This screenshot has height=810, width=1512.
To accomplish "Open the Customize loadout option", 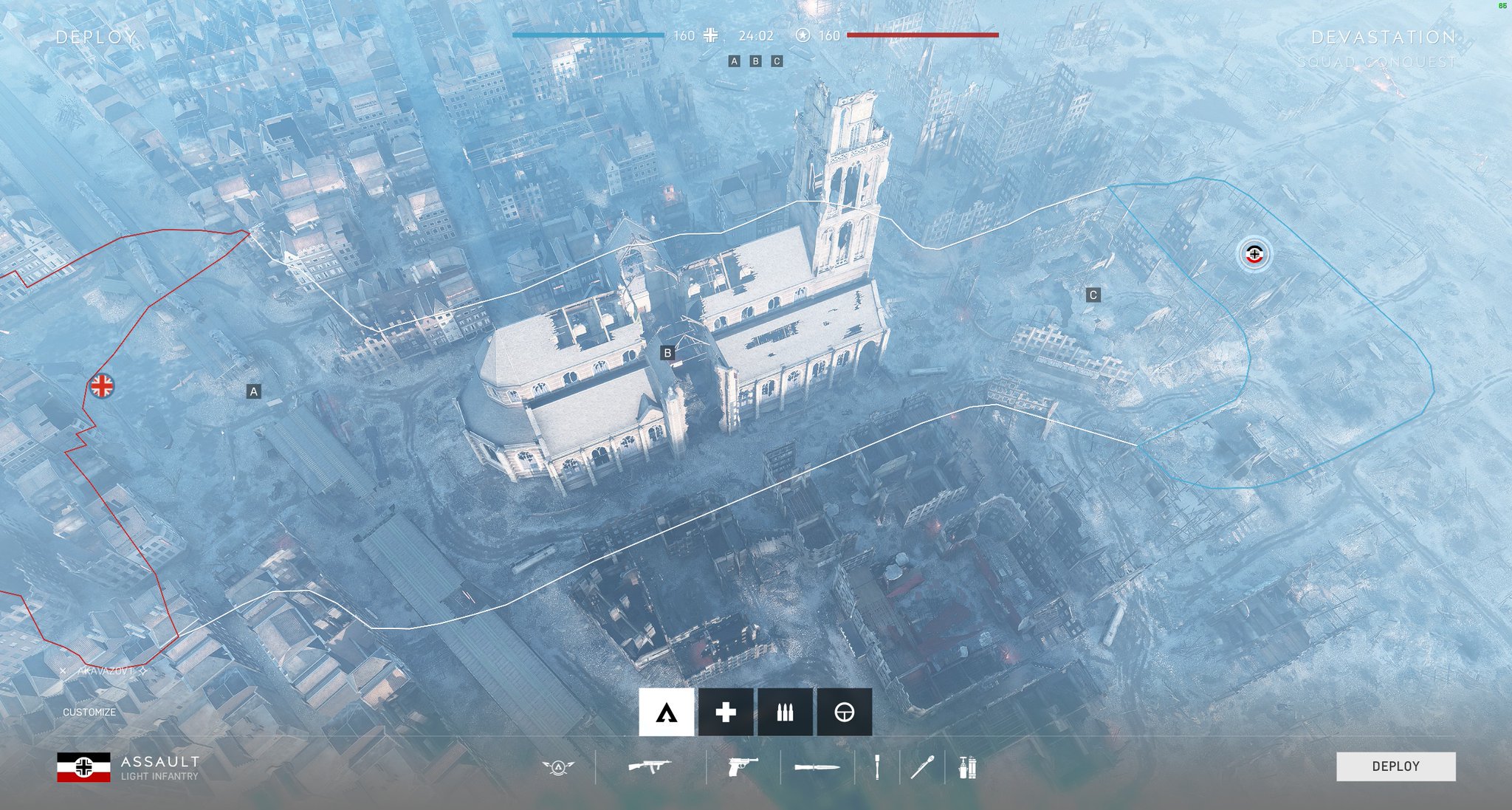I will 89,713.
